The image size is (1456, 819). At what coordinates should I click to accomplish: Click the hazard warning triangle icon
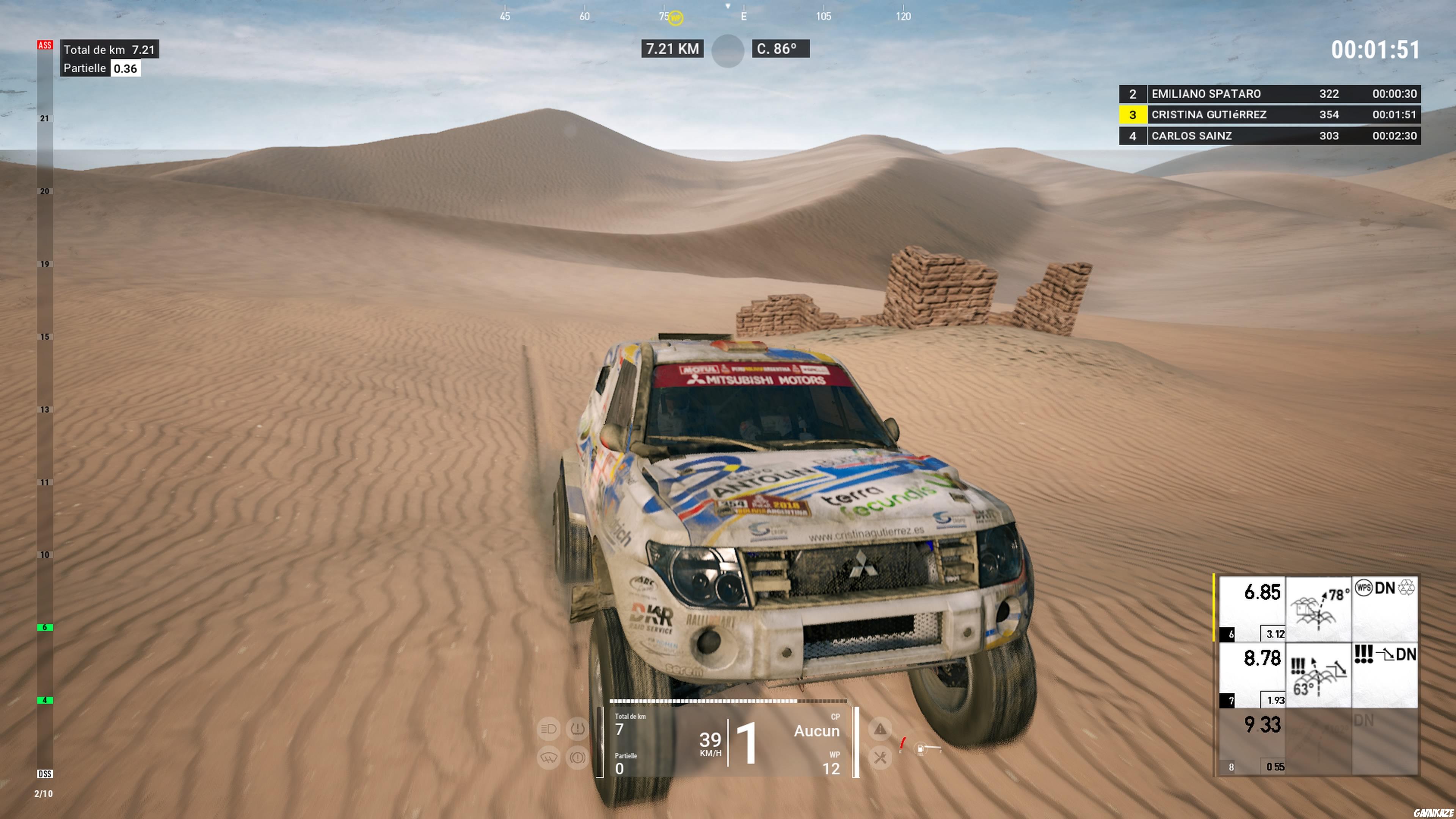click(880, 730)
